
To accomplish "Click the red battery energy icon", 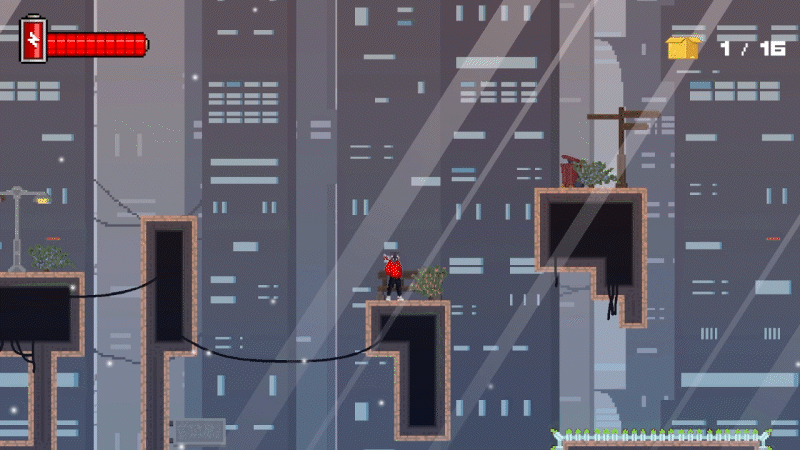I will coord(33,41).
